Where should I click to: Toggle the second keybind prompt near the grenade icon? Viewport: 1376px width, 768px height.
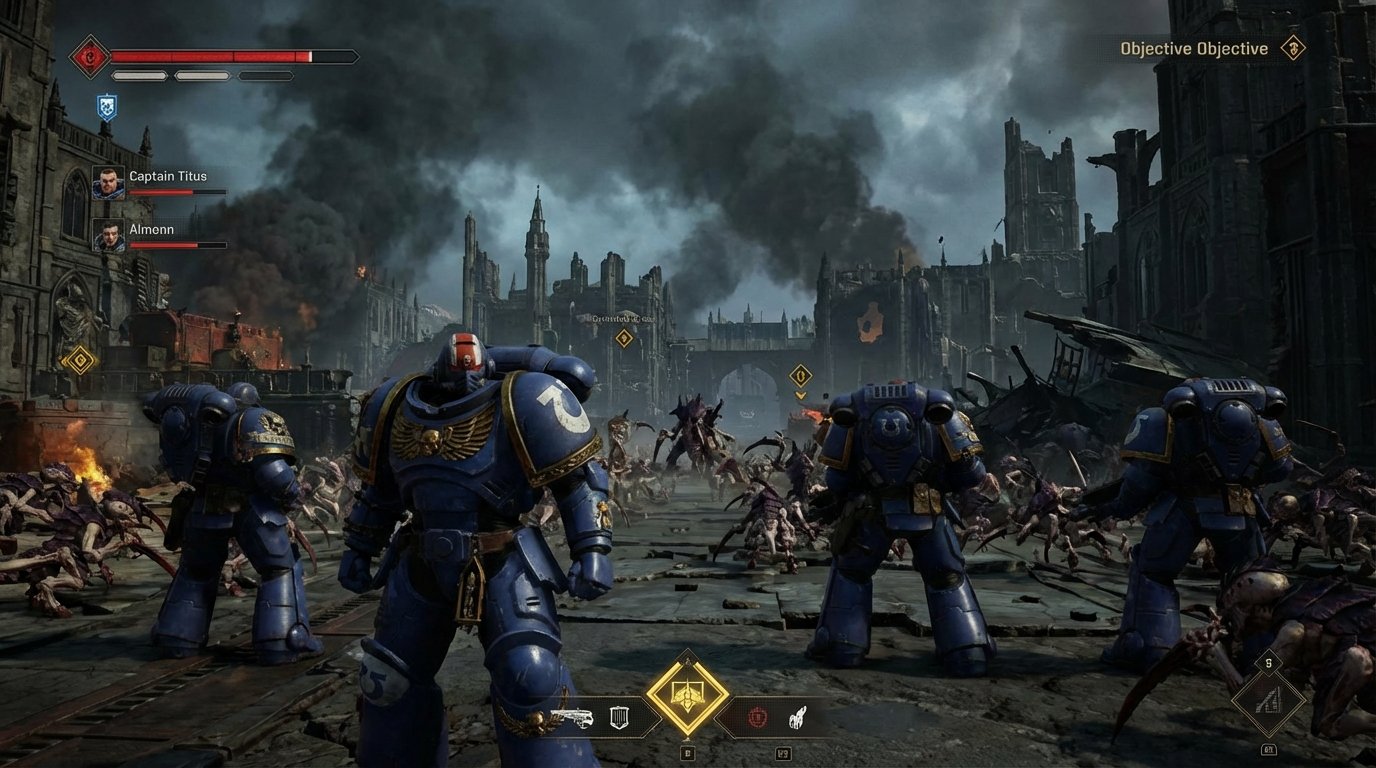[785, 754]
